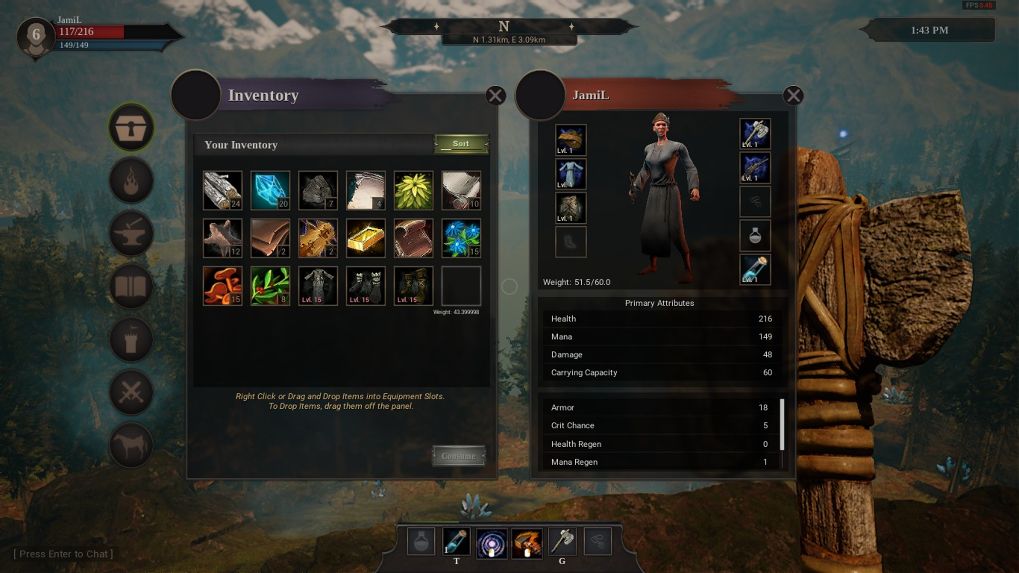Screen dimensions: 1019x573
Task: Select the blue crystal stack
Action: point(270,190)
